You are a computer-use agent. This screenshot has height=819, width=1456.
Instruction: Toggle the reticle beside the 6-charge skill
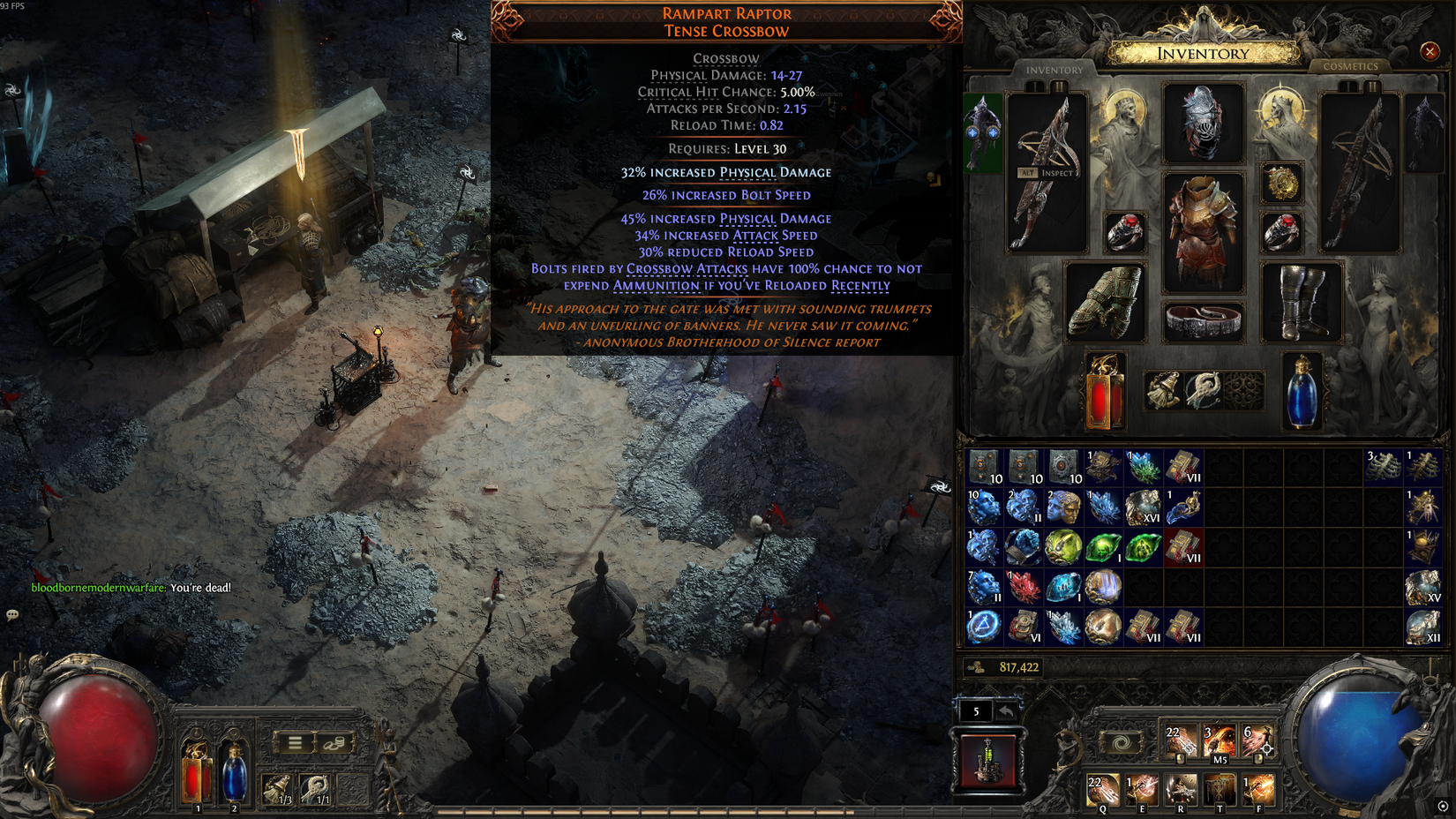click(x=1267, y=748)
